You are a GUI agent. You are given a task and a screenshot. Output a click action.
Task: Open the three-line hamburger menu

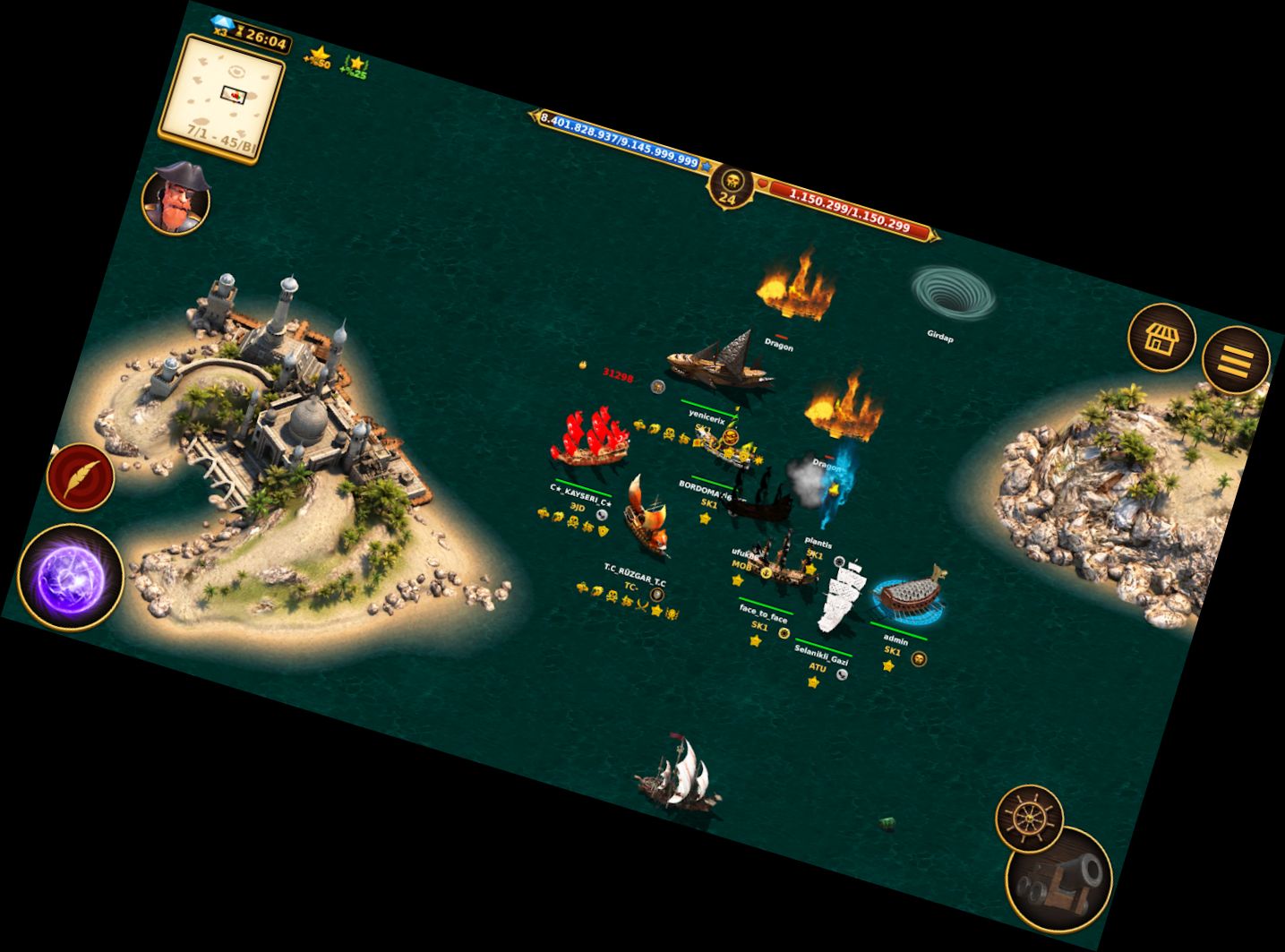1236,360
